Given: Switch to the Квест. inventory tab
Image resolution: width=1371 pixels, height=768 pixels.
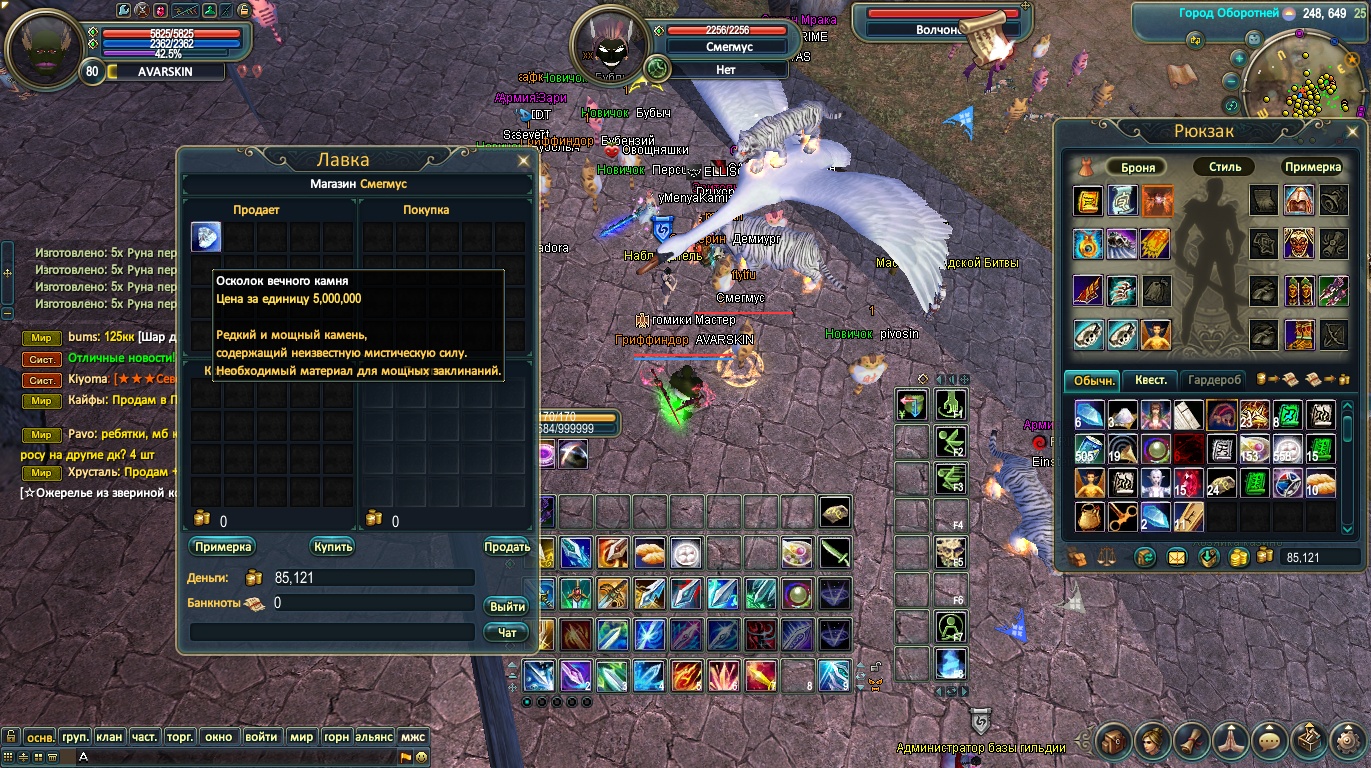Looking at the screenshot, I should tap(1150, 380).
